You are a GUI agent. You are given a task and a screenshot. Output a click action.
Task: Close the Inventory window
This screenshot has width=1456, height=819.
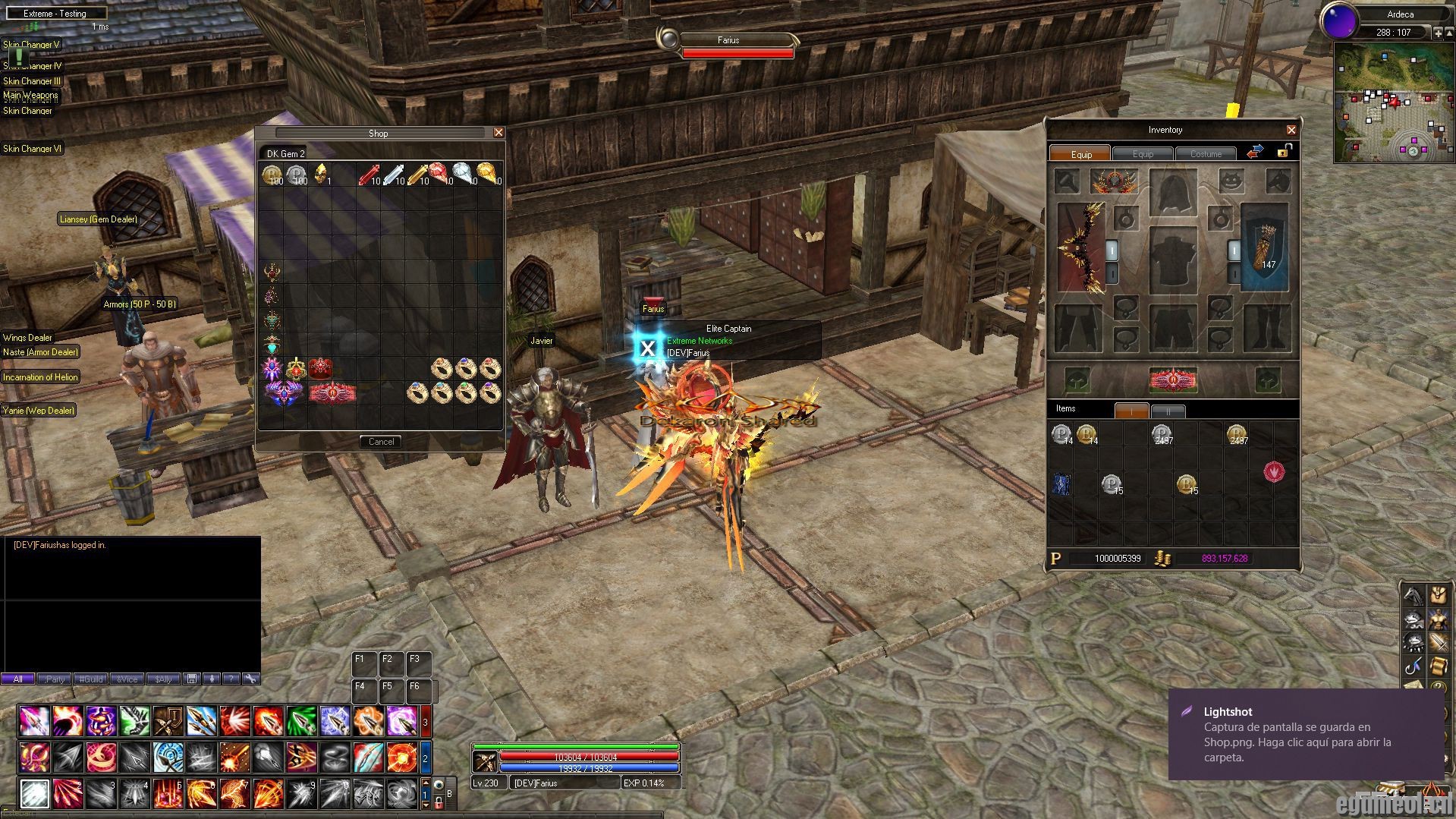pyautogui.click(x=1291, y=130)
